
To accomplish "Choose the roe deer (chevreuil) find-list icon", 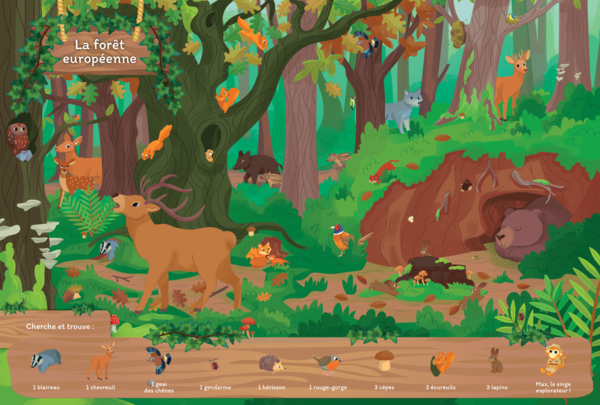I will click(101, 361).
